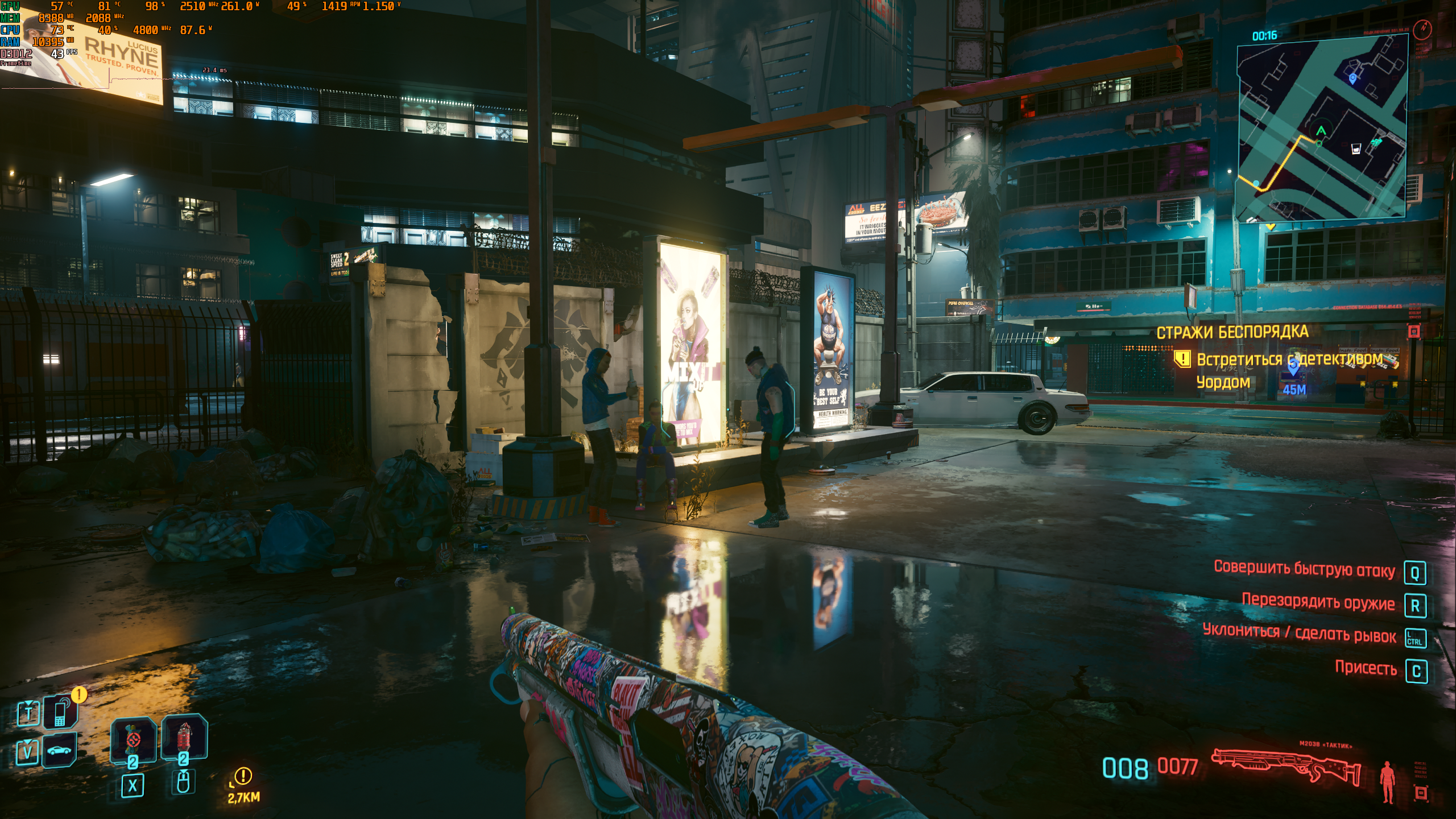This screenshot has height=819, width=1456.
Task: Click the yellow alert badge on the phone
Action: click(x=79, y=694)
